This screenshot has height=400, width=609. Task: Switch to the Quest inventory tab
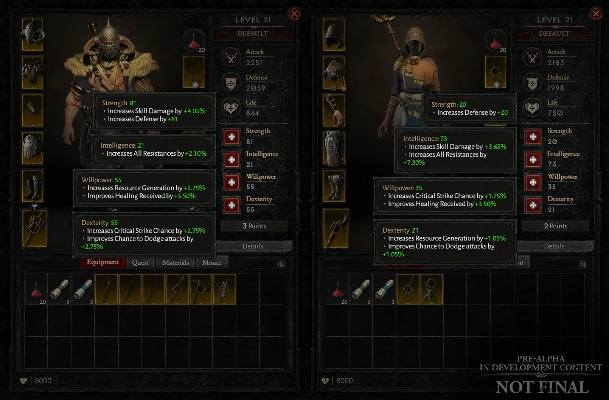(x=139, y=262)
